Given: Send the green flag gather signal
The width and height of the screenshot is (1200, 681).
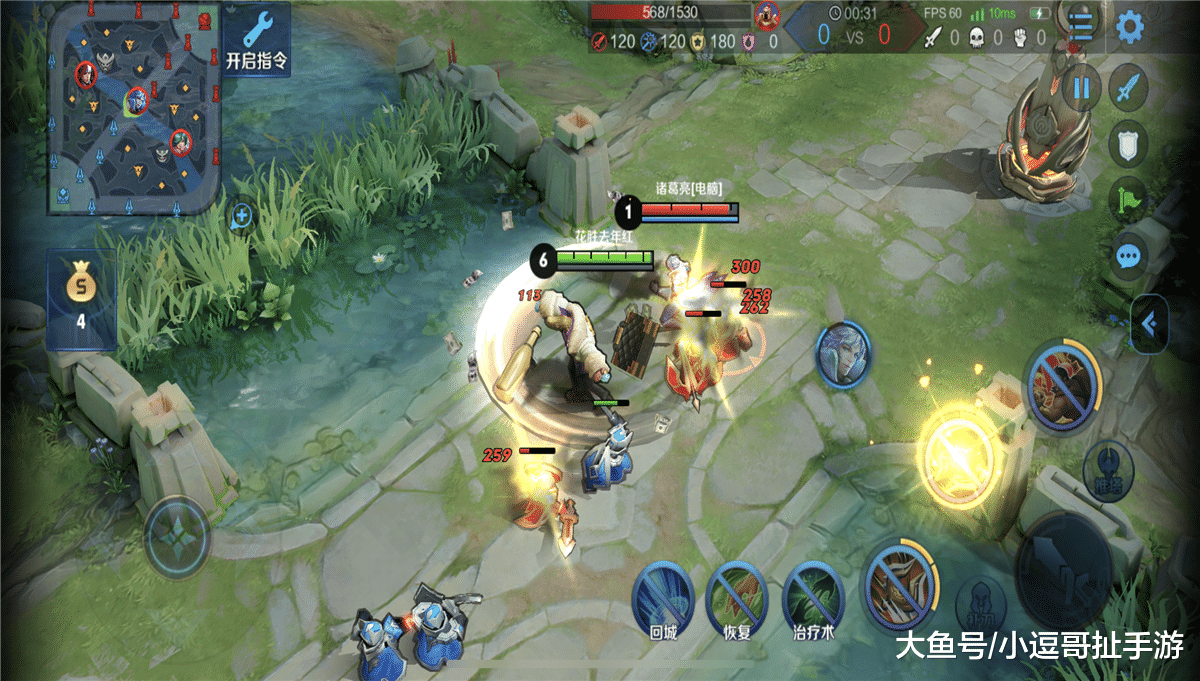Looking at the screenshot, I should pos(1128,199).
